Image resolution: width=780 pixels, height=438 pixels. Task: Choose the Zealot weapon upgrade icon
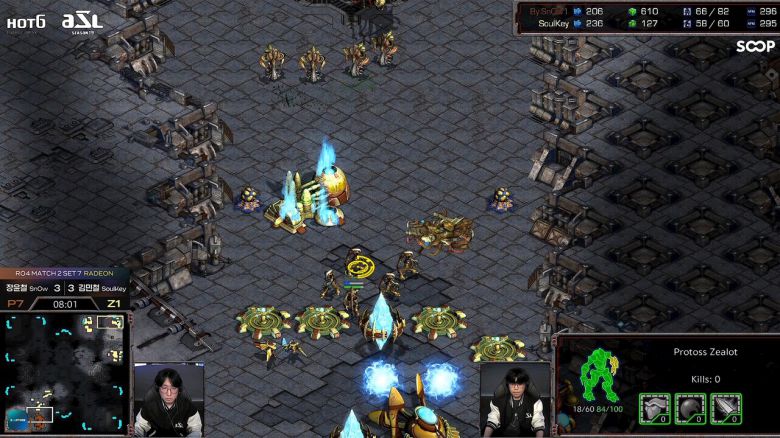[x=725, y=408]
